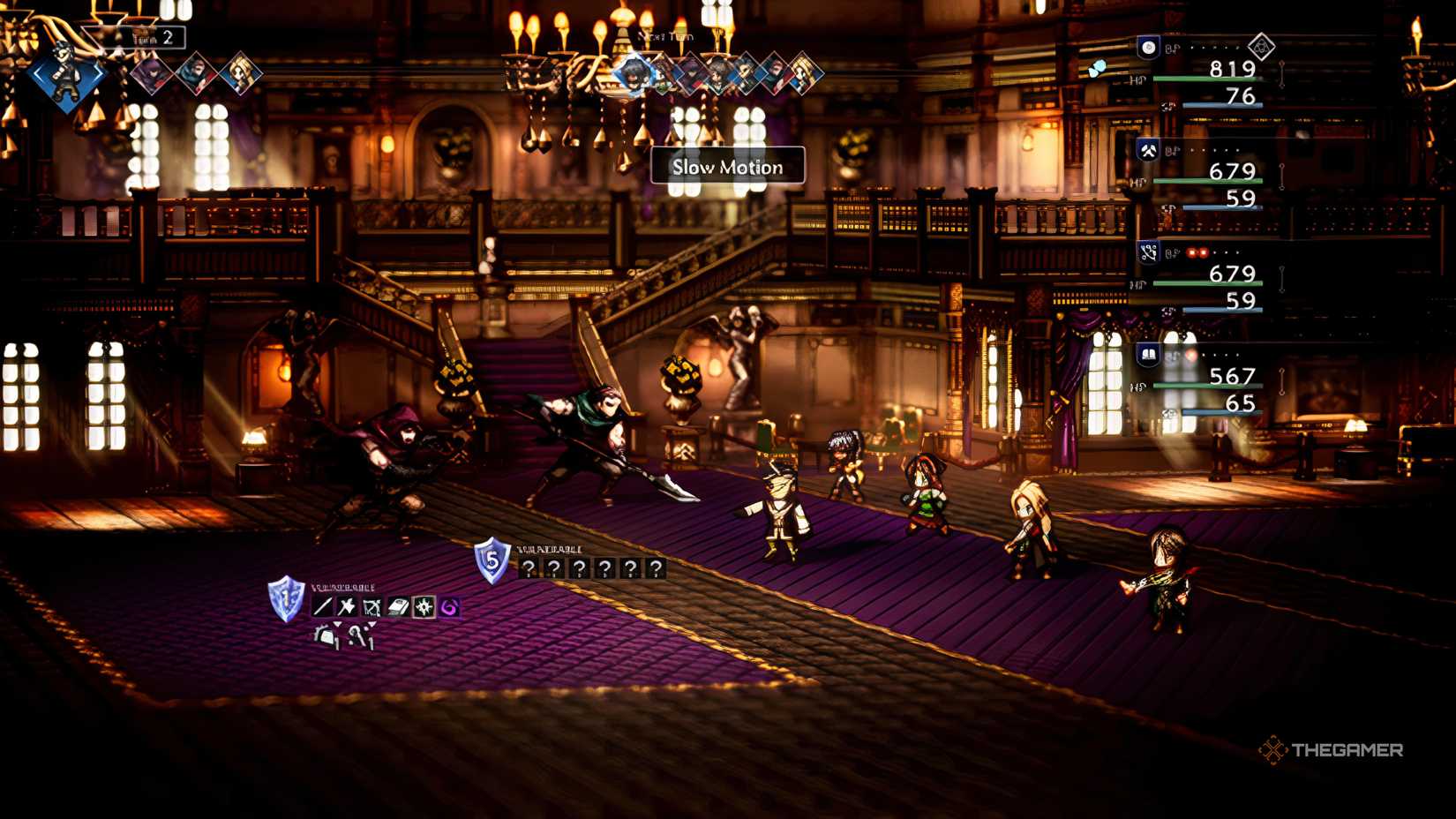This screenshot has height=819, width=1456.
Task: Select the dark magic orb weakness icon
Action: click(x=448, y=606)
